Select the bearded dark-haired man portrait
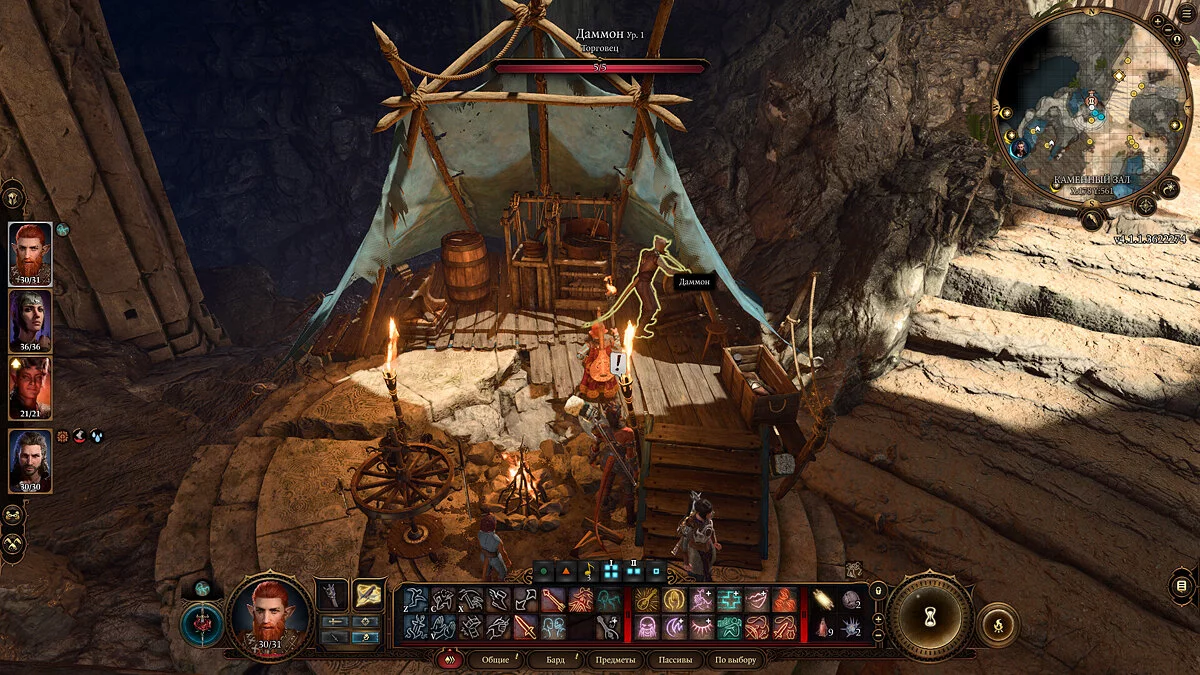1200x675 pixels. [x=31, y=459]
